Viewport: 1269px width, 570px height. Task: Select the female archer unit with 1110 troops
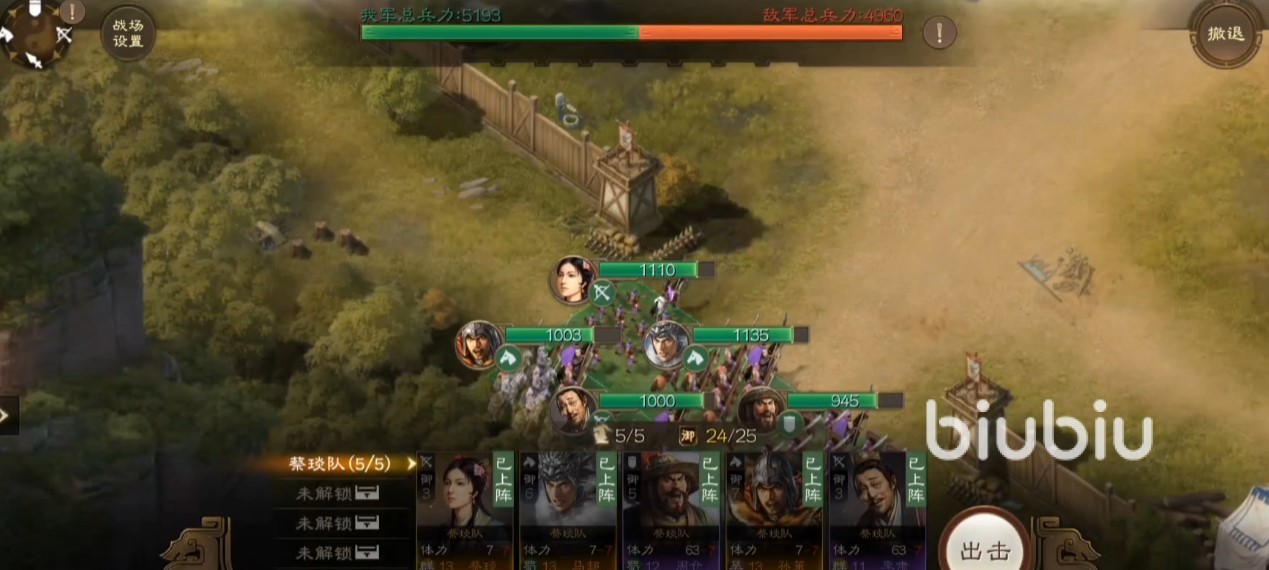click(573, 279)
